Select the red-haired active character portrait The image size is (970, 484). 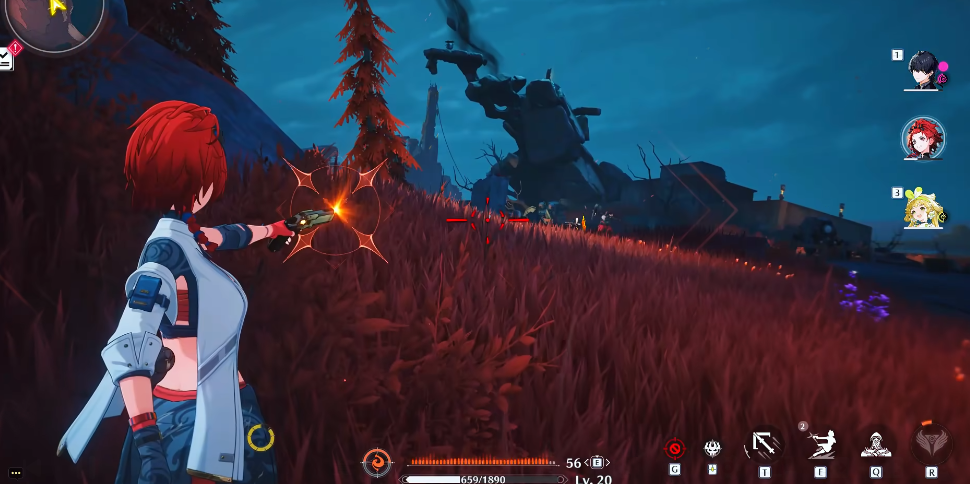923,139
